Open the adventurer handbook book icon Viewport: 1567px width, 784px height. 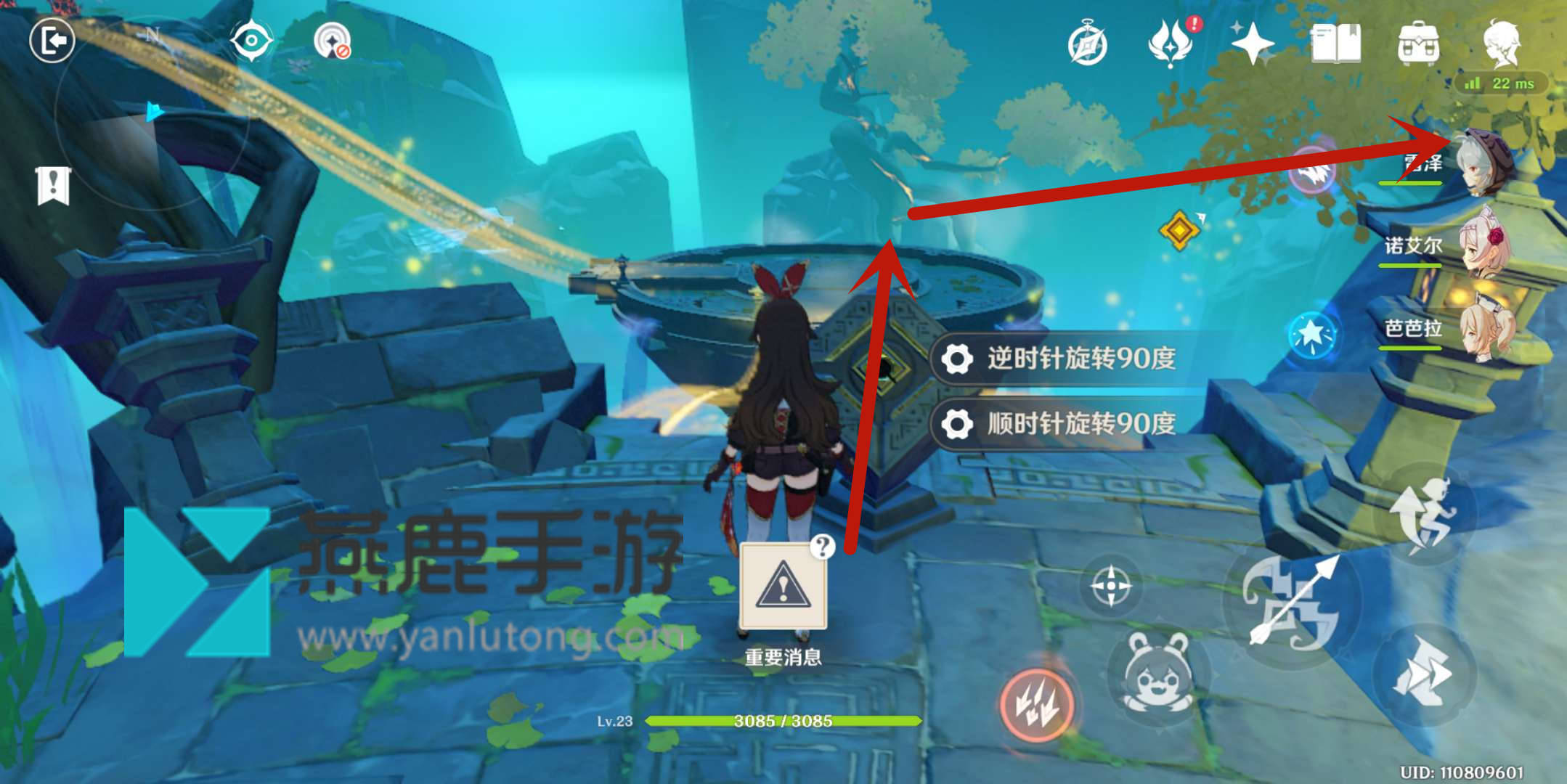[1336, 44]
